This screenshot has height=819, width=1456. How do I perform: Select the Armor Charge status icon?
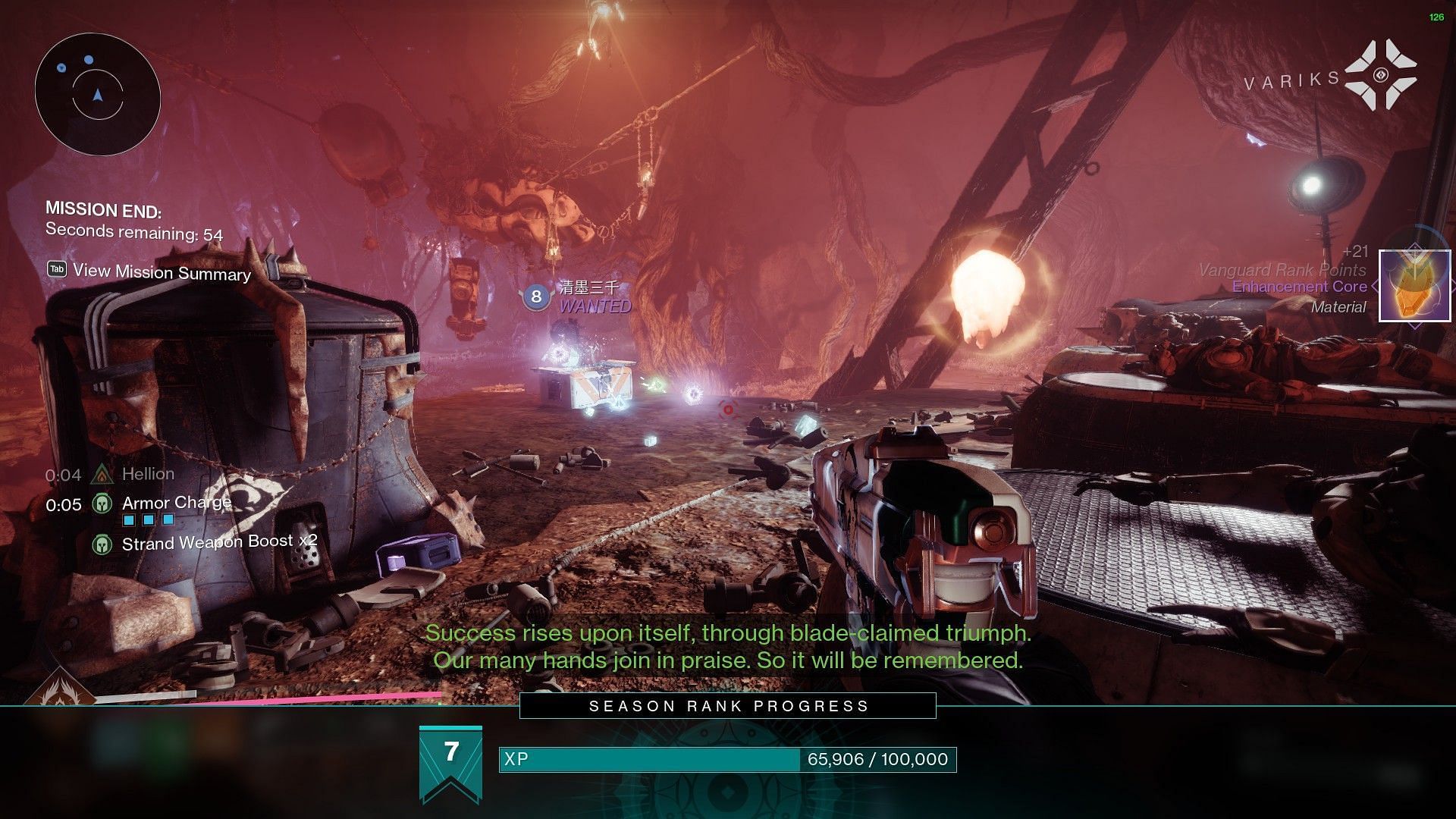click(x=102, y=504)
